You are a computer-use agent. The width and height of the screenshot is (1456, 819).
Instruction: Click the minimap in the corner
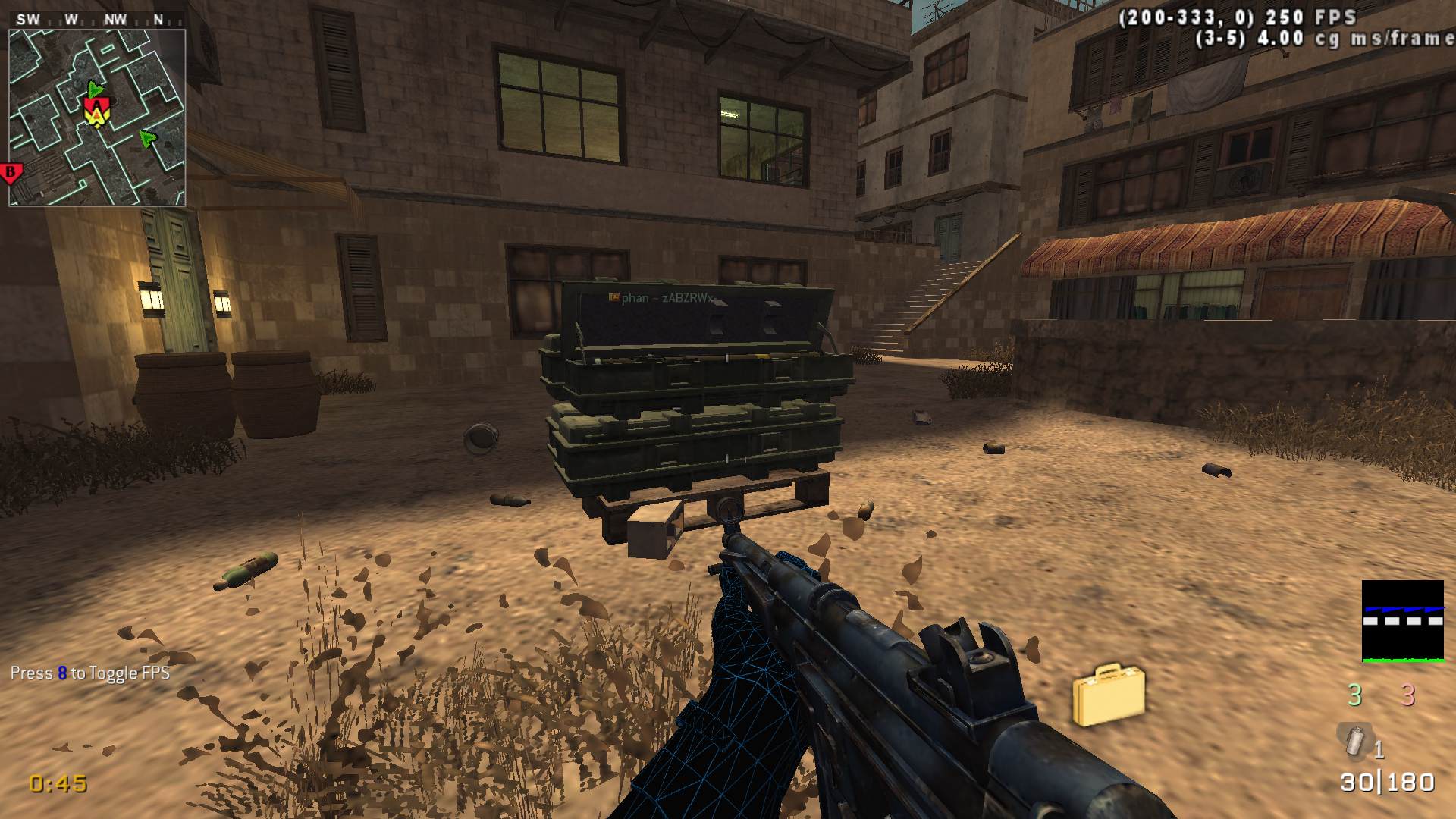coord(97,118)
